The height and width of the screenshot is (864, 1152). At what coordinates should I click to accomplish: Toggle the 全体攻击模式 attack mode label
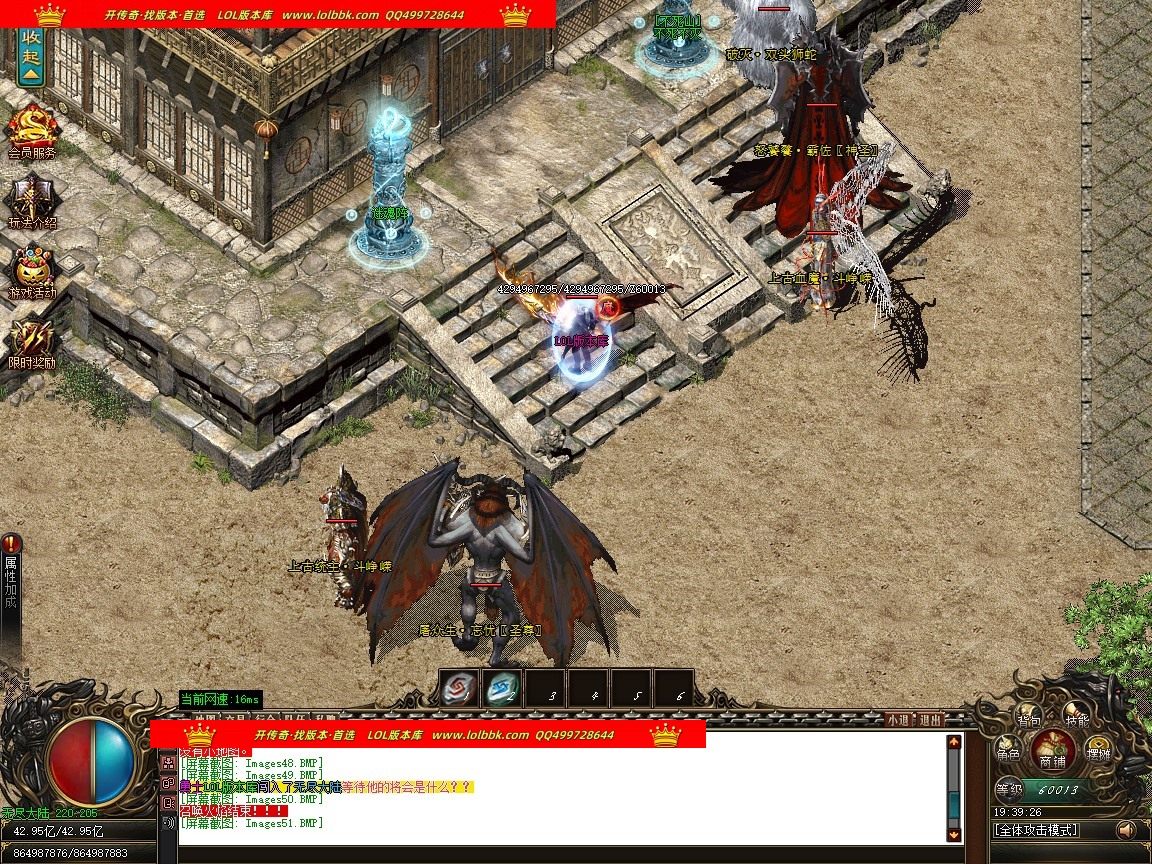1036,830
